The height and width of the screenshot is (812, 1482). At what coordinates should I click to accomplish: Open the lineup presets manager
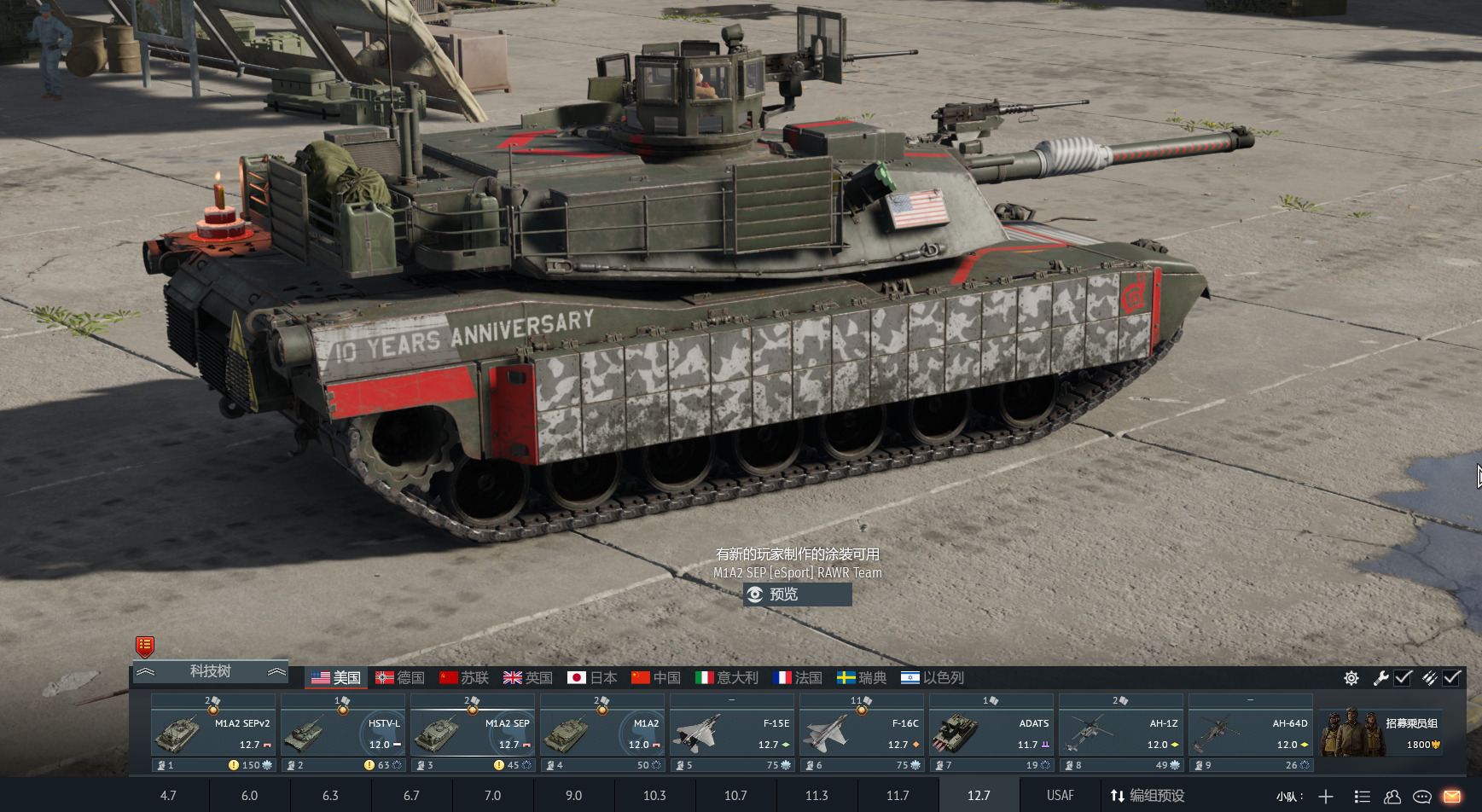[1148, 796]
